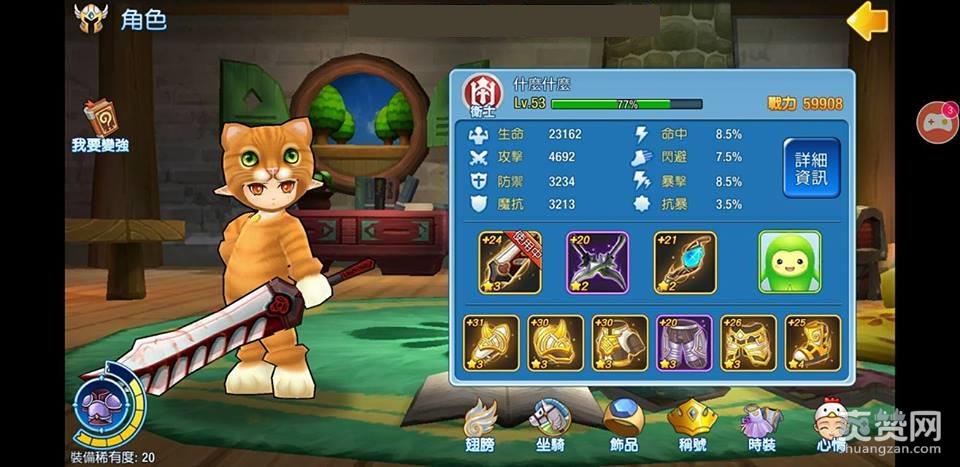Open the 心情 mood menu
Viewport: 960px width, 467px height.
coord(831,426)
